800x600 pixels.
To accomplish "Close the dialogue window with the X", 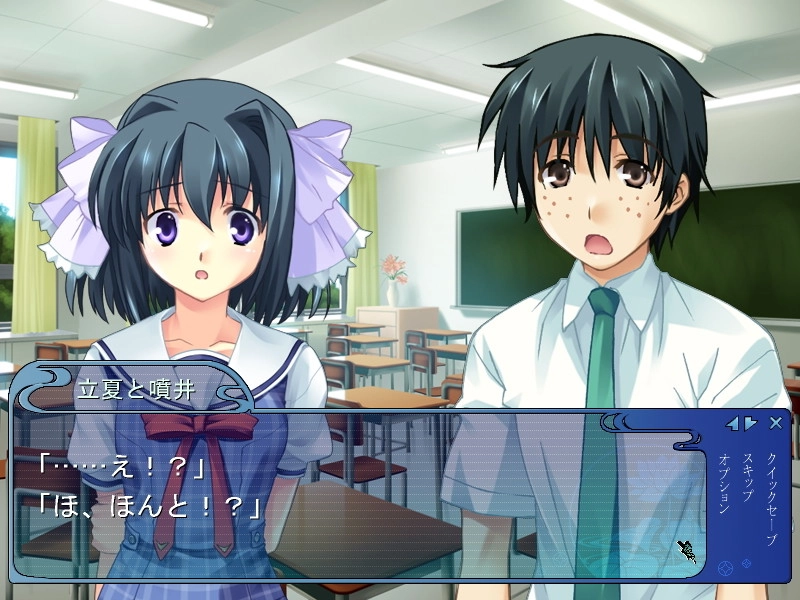I will [776, 423].
